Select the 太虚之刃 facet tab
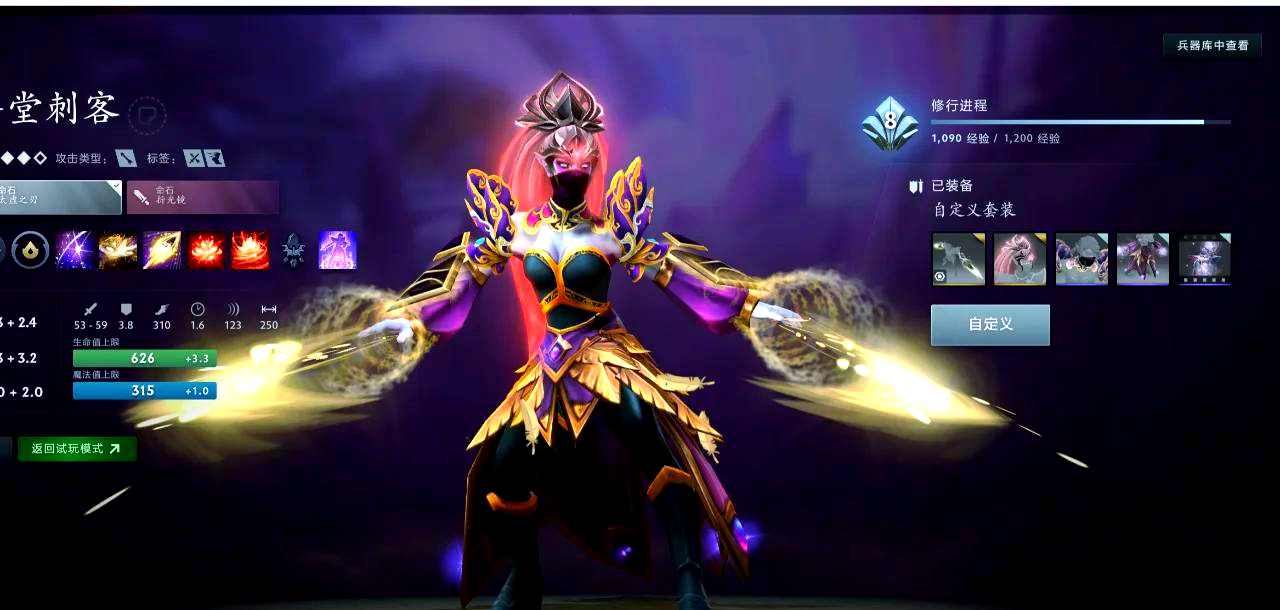This screenshot has width=1280, height=610. 58,197
